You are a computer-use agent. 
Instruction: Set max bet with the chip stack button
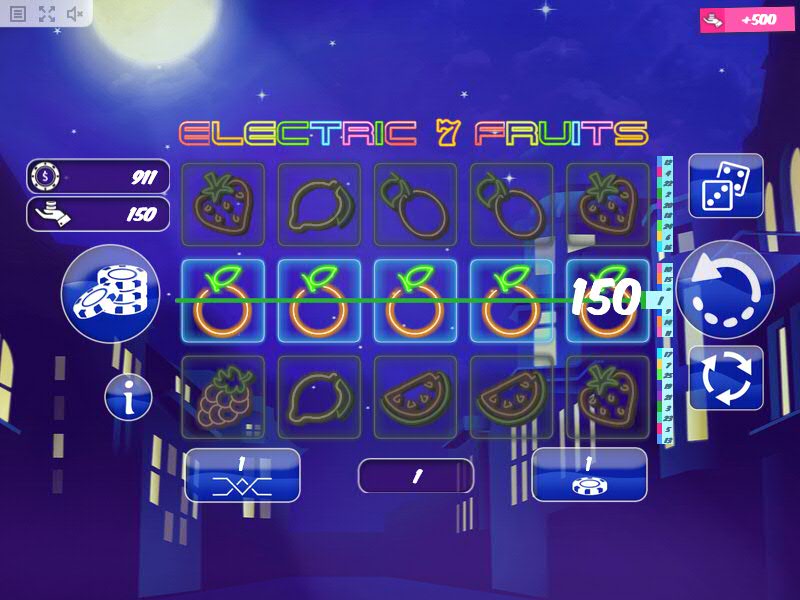point(110,294)
